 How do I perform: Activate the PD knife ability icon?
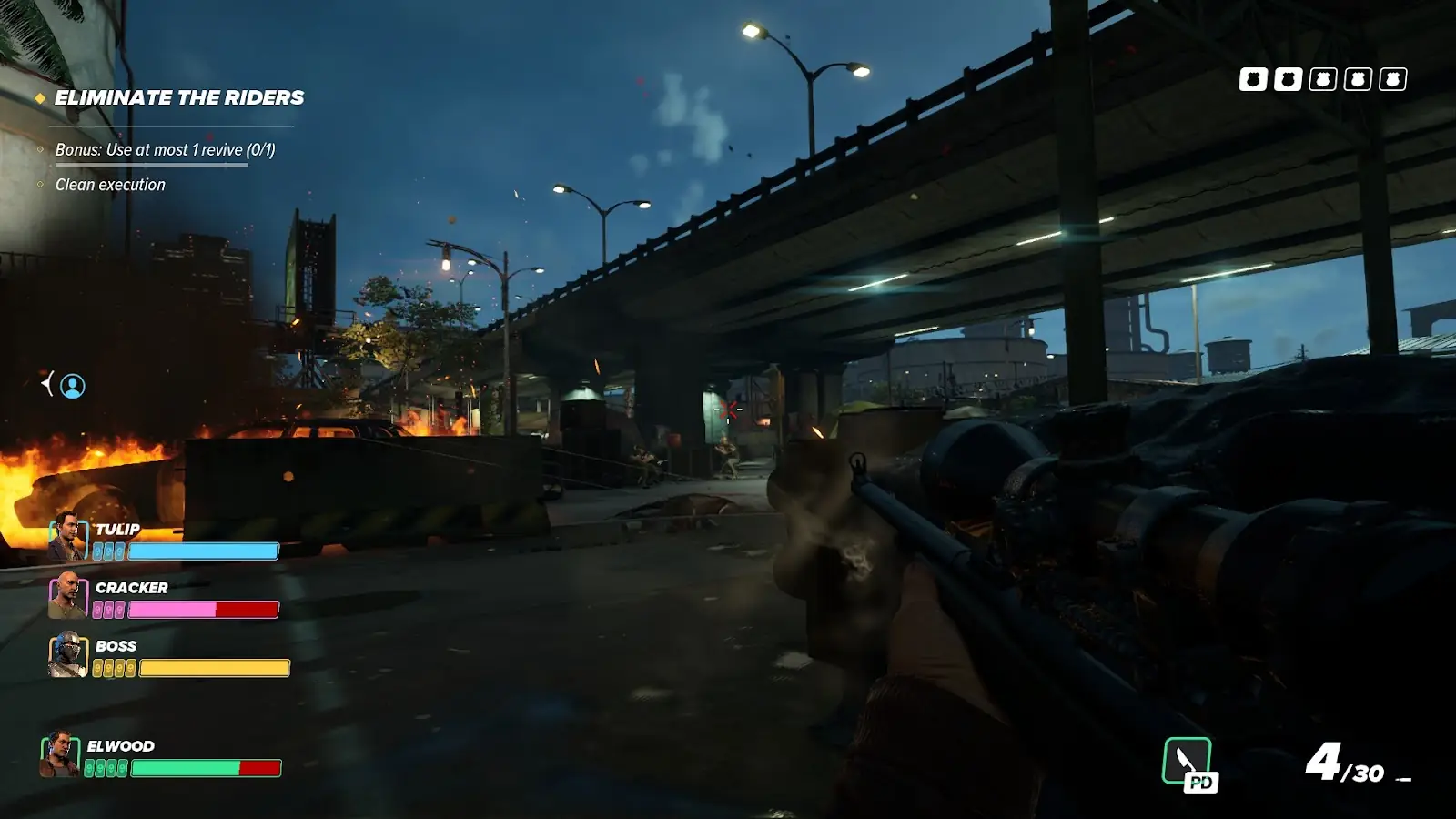pos(1188,763)
